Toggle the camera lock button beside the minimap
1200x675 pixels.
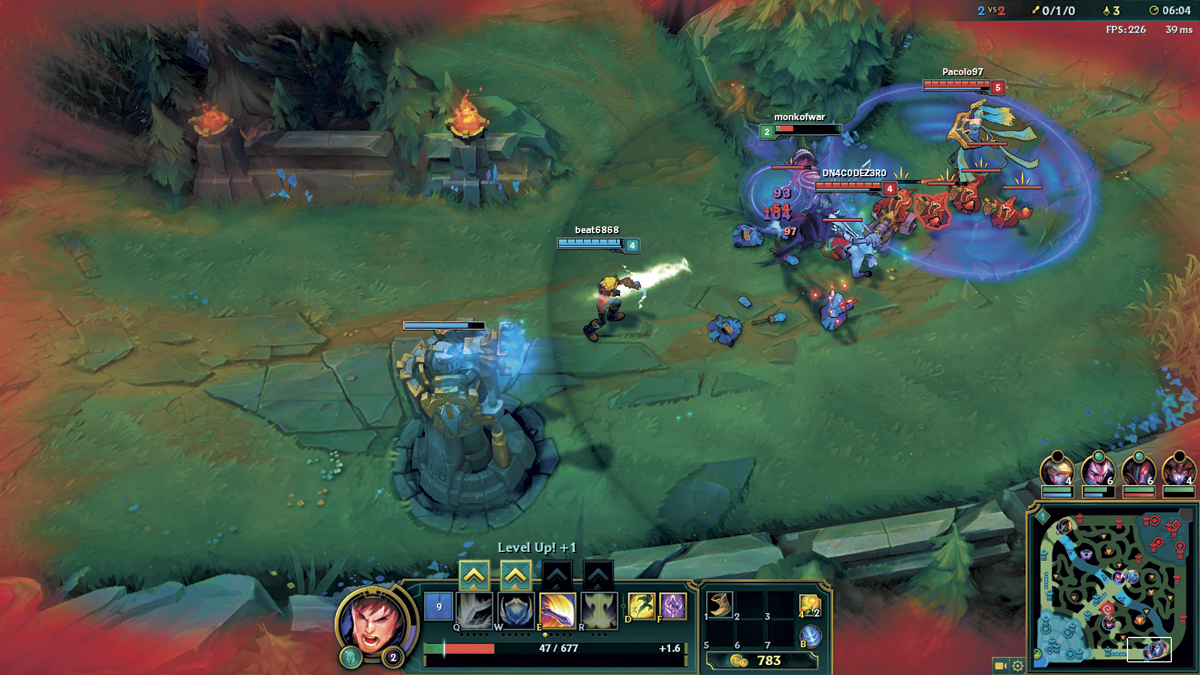1000,665
